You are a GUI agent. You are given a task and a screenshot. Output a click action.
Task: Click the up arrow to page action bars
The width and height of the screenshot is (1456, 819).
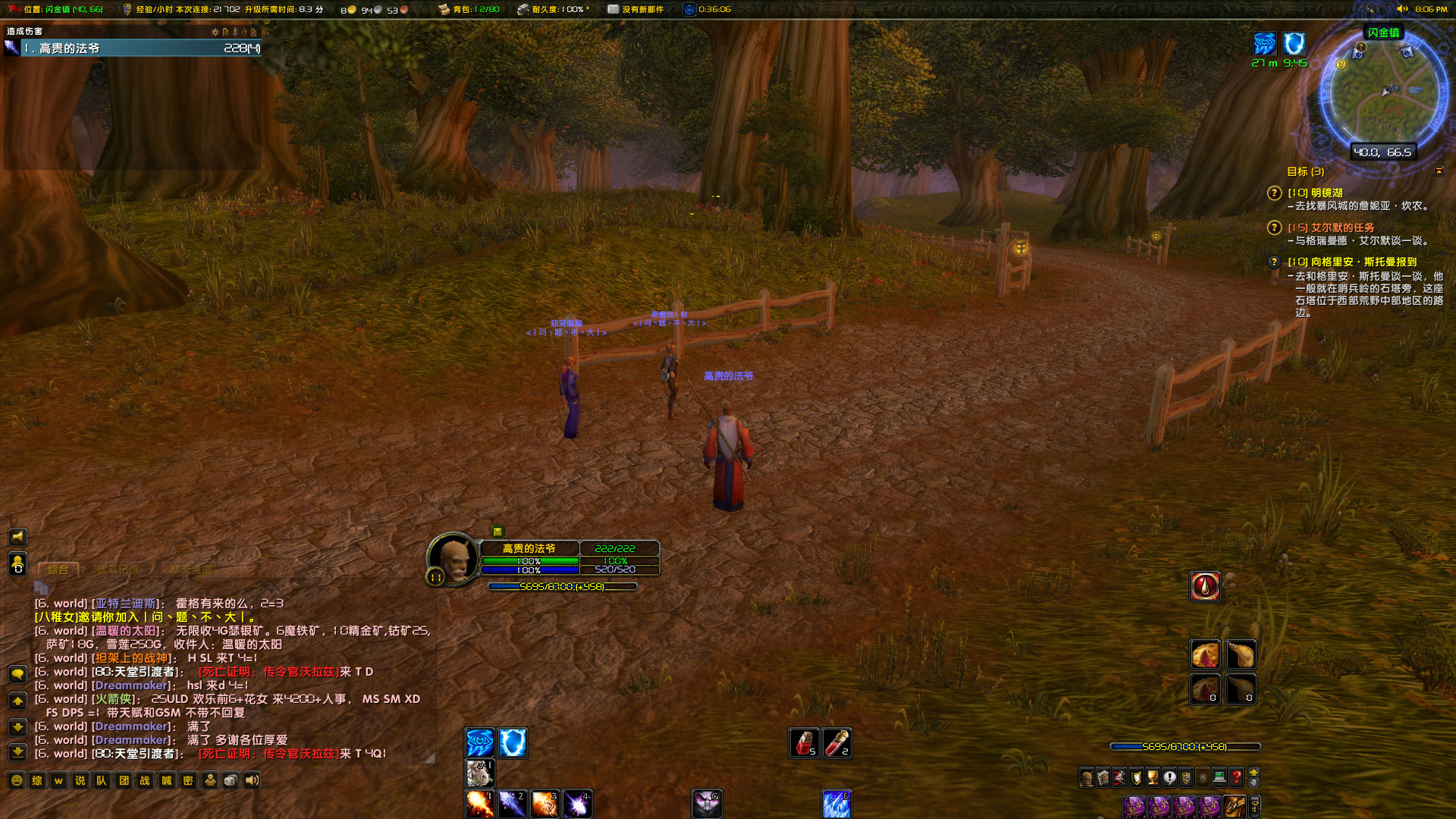[1254, 773]
